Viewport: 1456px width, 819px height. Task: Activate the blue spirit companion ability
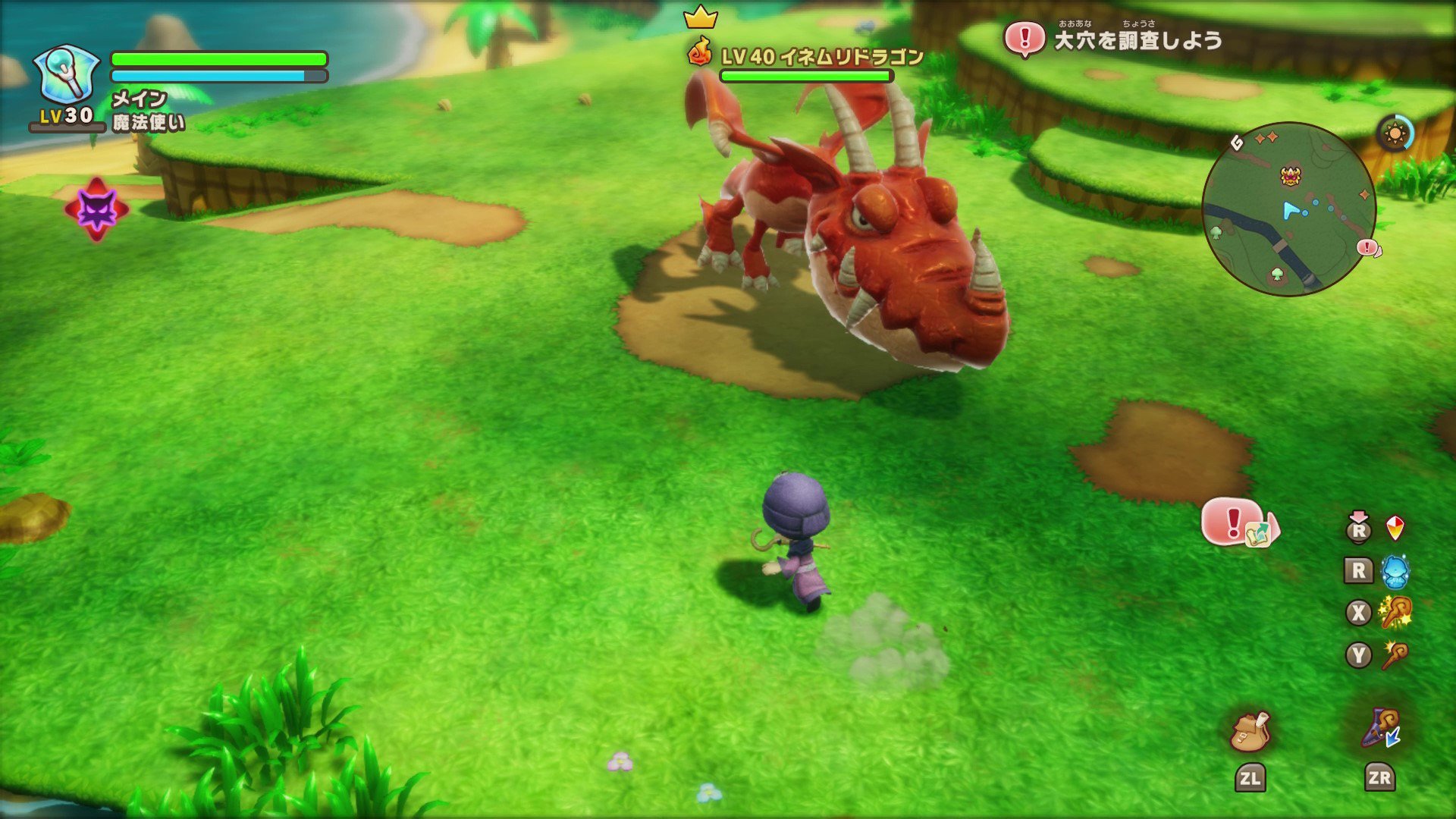tap(1395, 571)
